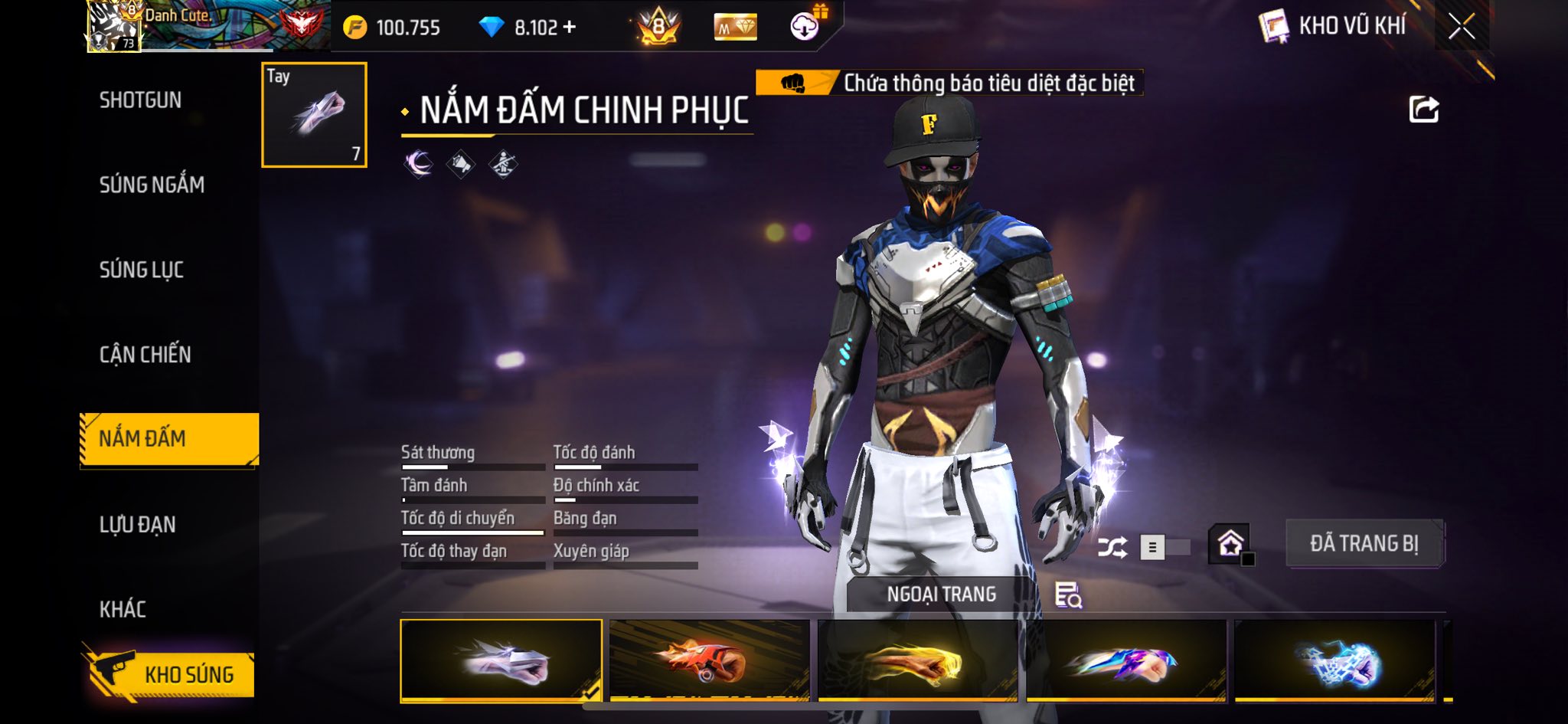Open the NGOẠI TRANG appearance tab
Viewport: 1568px width, 724px height.
[x=941, y=595]
